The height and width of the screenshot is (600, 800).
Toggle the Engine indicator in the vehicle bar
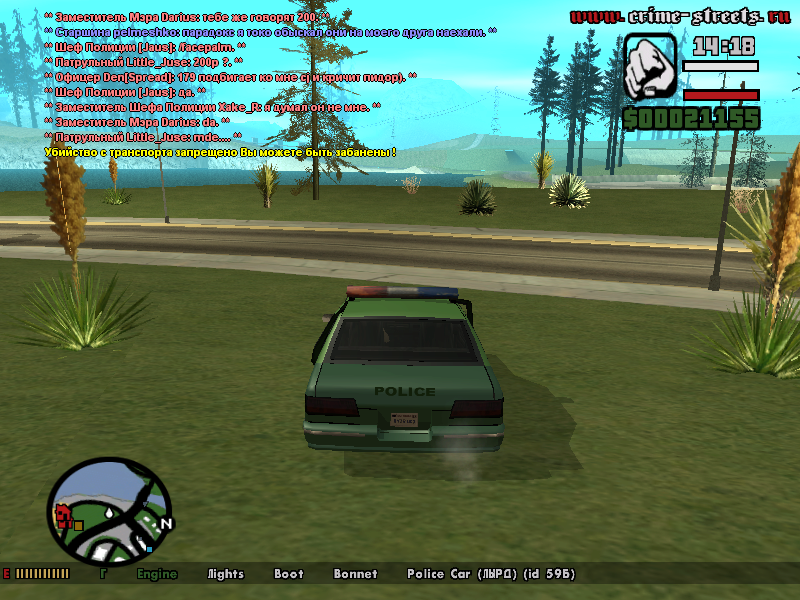157,574
